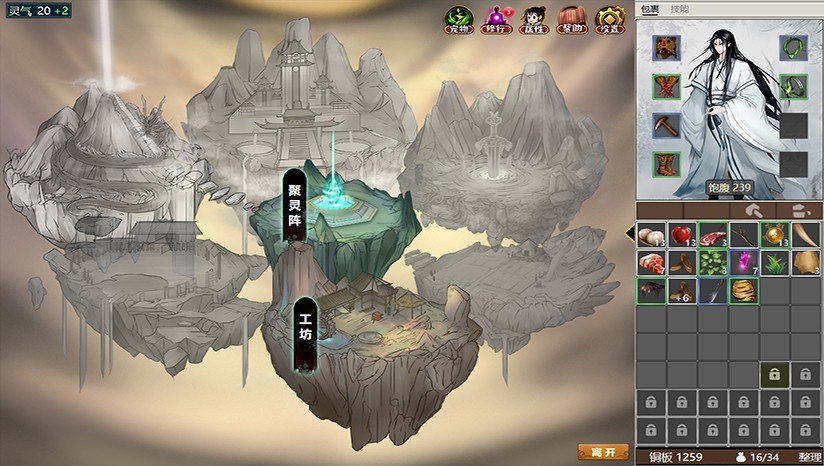Open the 设置 settings gear
The image size is (824, 466).
pyautogui.click(x=609, y=20)
